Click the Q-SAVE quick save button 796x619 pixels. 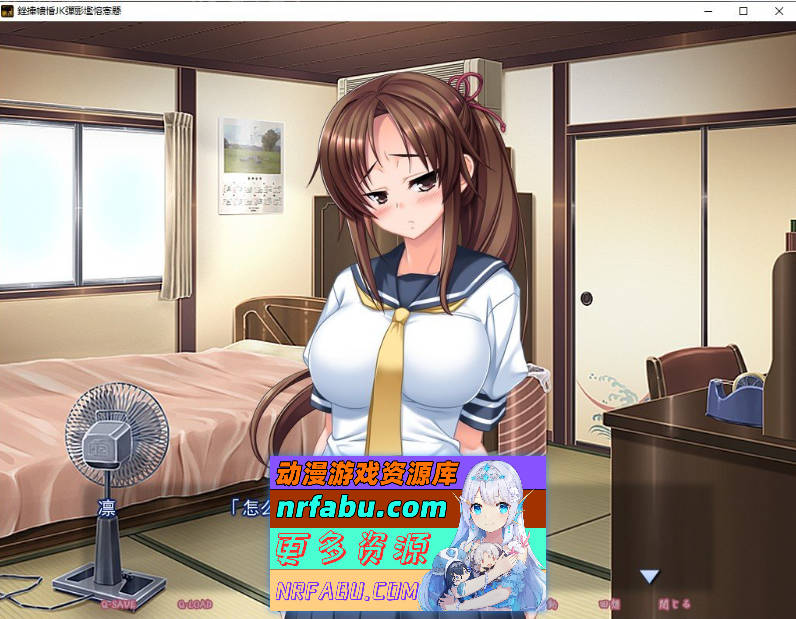(118, 604)
